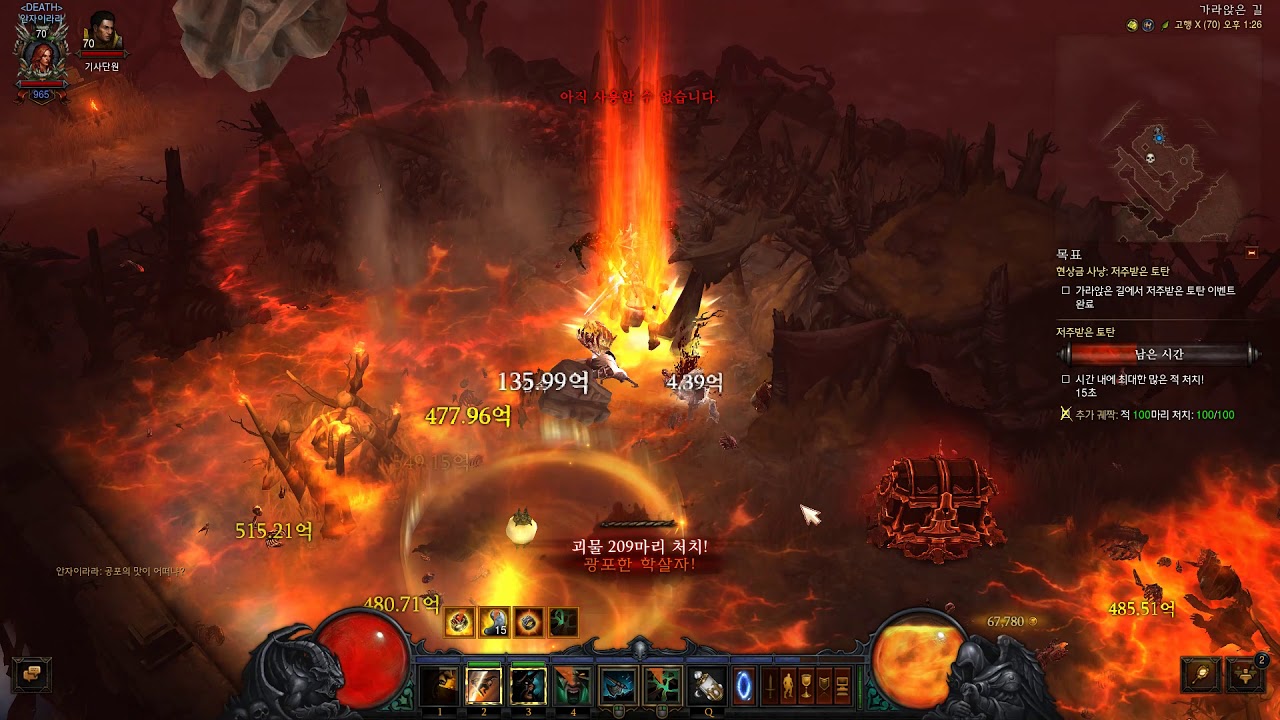Viewport: 1280px width, 720px height.
Task: Open the chat bubble button
Action: (32, 674)
